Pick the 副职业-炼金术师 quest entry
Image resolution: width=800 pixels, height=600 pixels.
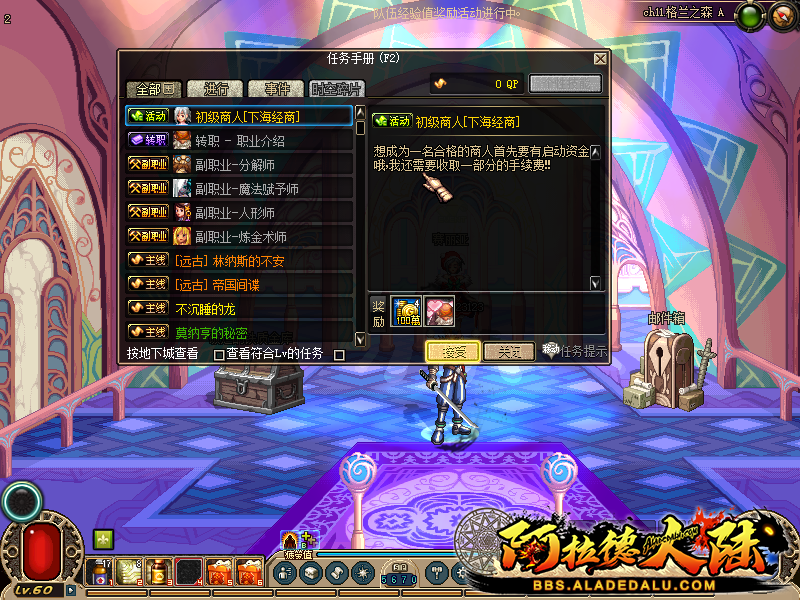point(239,236)
